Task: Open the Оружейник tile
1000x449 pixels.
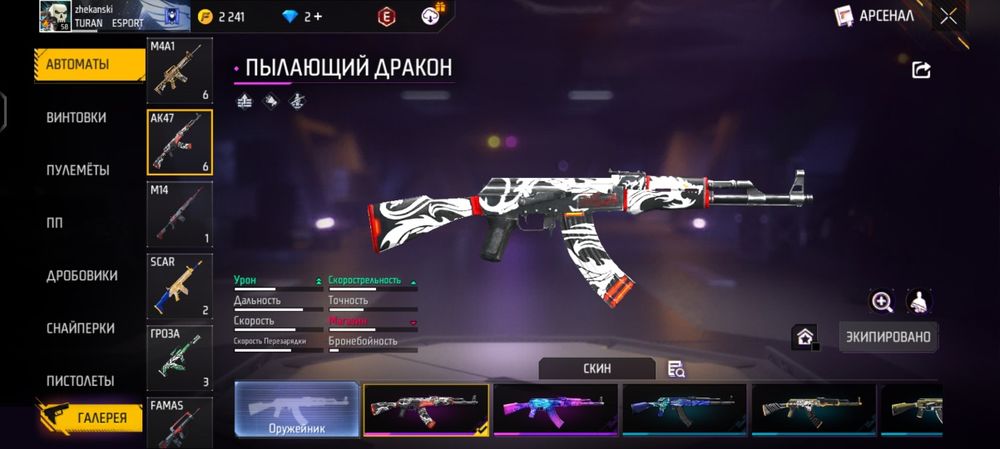Action: click(x=296, y=409)
